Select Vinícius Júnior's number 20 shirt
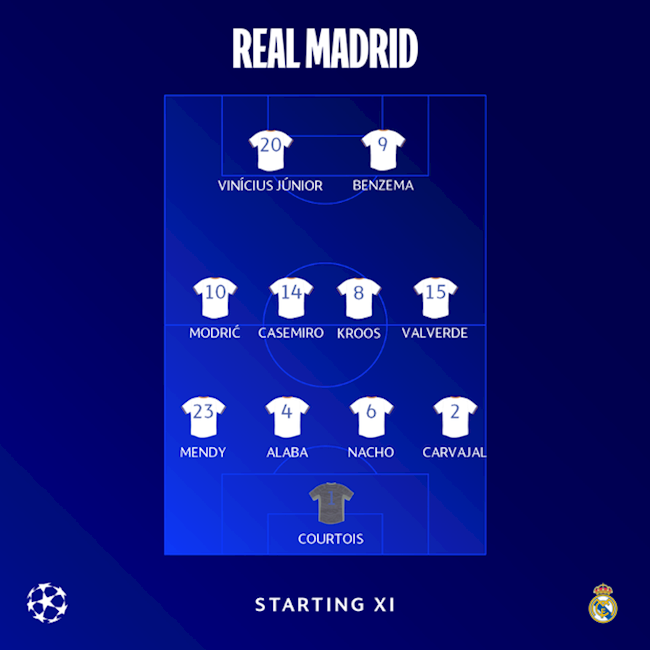The height and width of the screenshot is (650, 650). (270, 151)
